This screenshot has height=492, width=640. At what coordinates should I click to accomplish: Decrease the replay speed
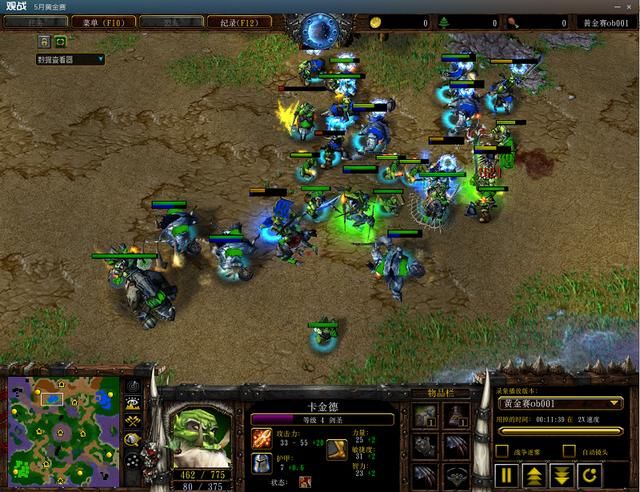coord(564,474)
